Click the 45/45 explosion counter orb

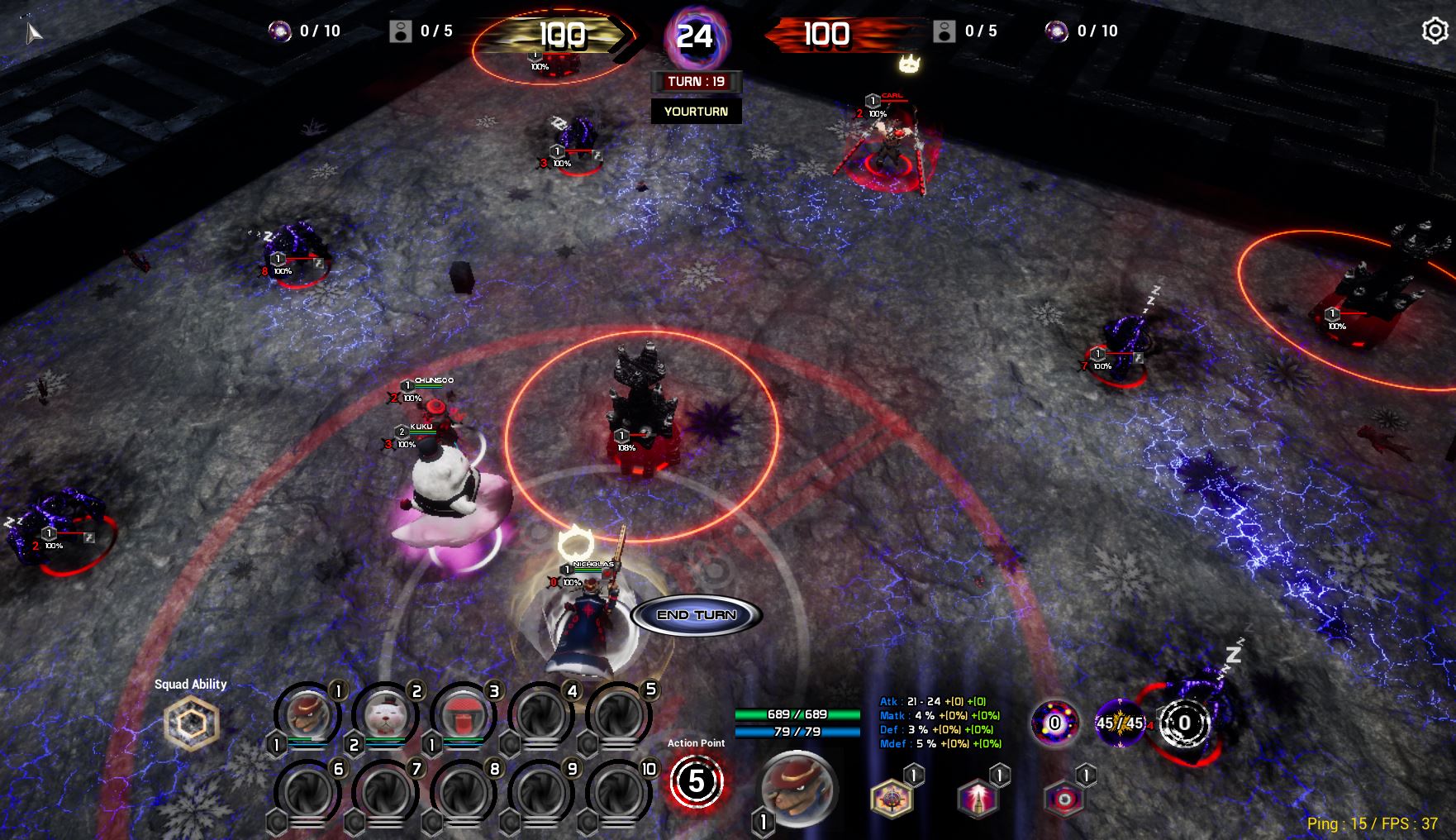pyautogui.click(x=1120, y=723)
